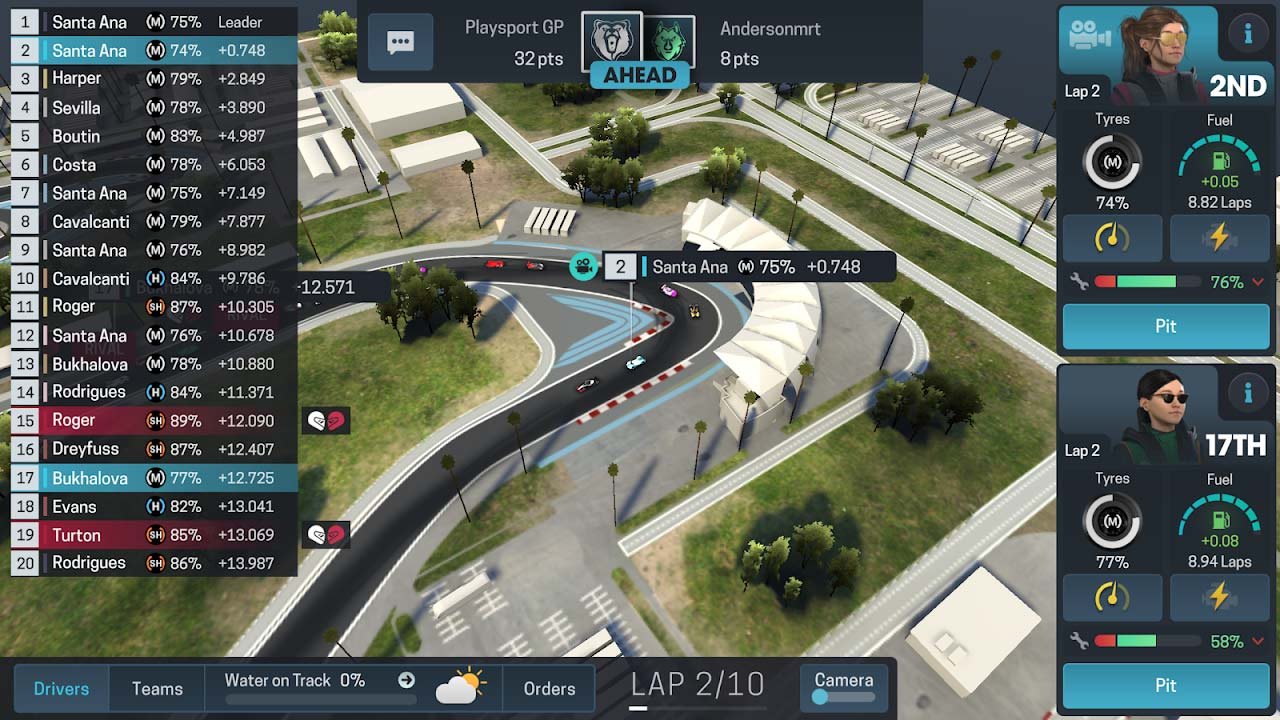Click the weather forecast arrow button
1280x720 pixels.
click(406, 680)
